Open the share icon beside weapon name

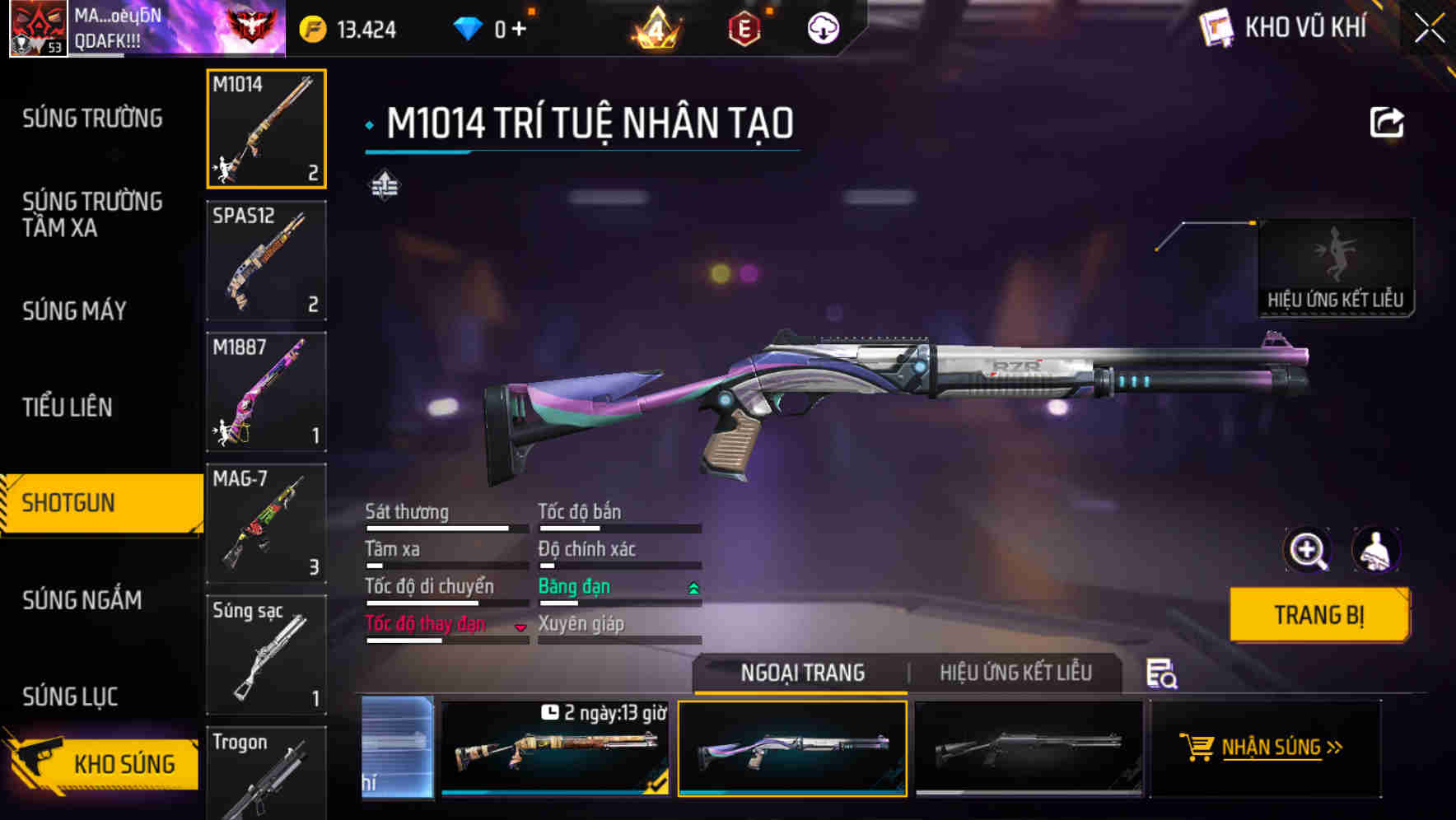point(1388,122)
